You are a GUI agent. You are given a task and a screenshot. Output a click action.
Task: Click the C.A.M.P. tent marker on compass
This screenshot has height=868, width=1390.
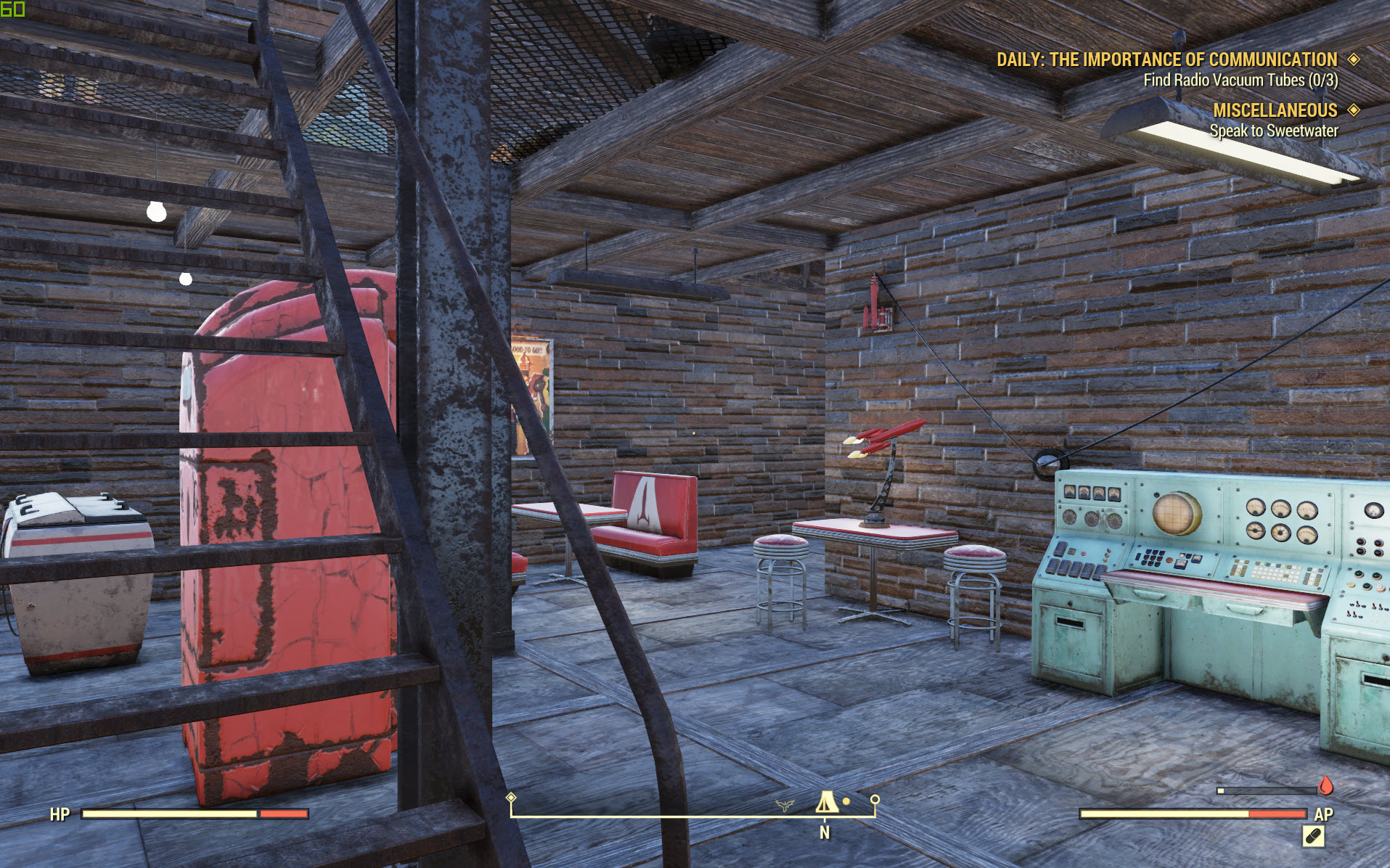[x=825, y=803]
